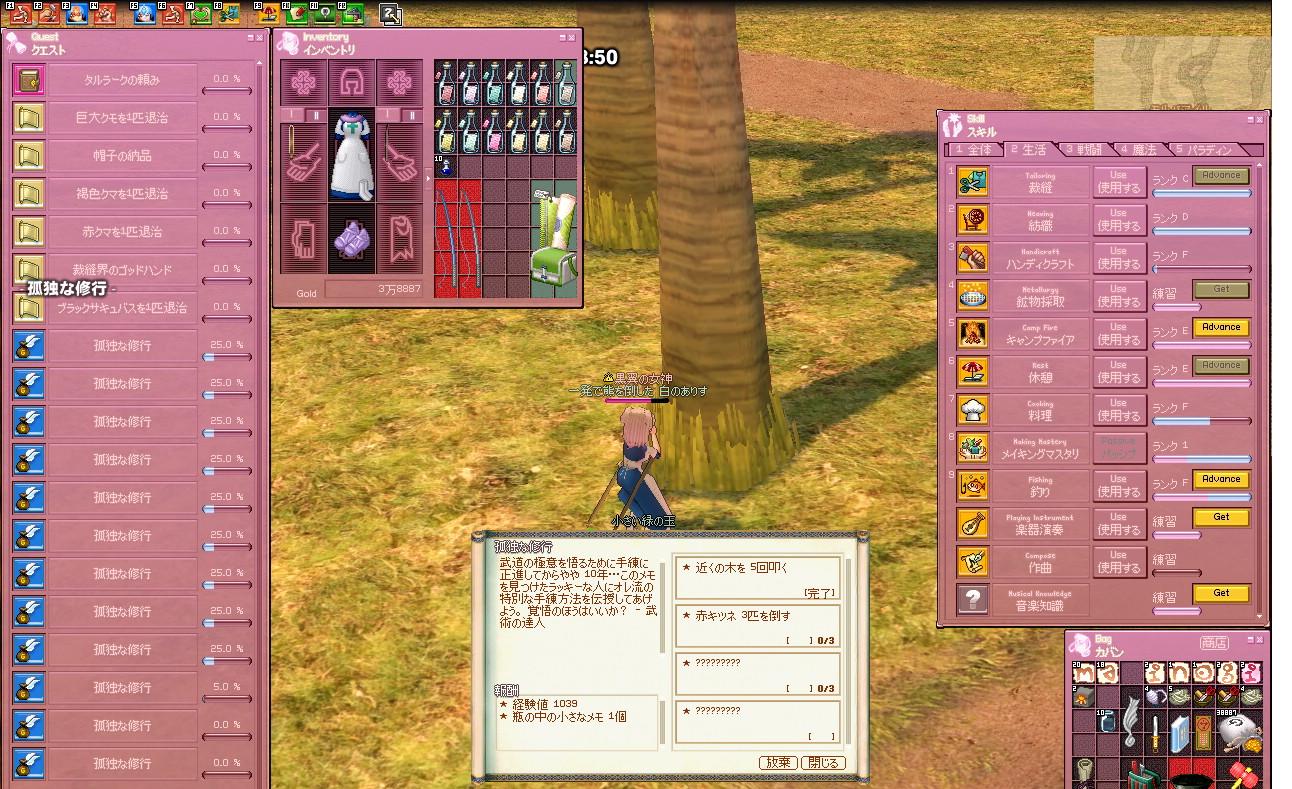The width and height of the screenshot is (1292, 789).
Task: Get the Playing Instrument skill
Action: tap(1220, 518)
